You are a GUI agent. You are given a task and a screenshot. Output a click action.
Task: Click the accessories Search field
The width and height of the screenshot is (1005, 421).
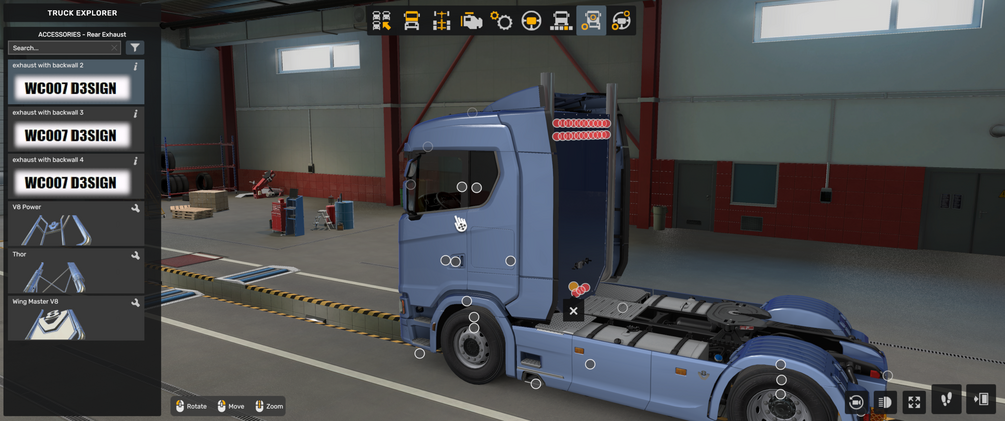pos(63,48)
